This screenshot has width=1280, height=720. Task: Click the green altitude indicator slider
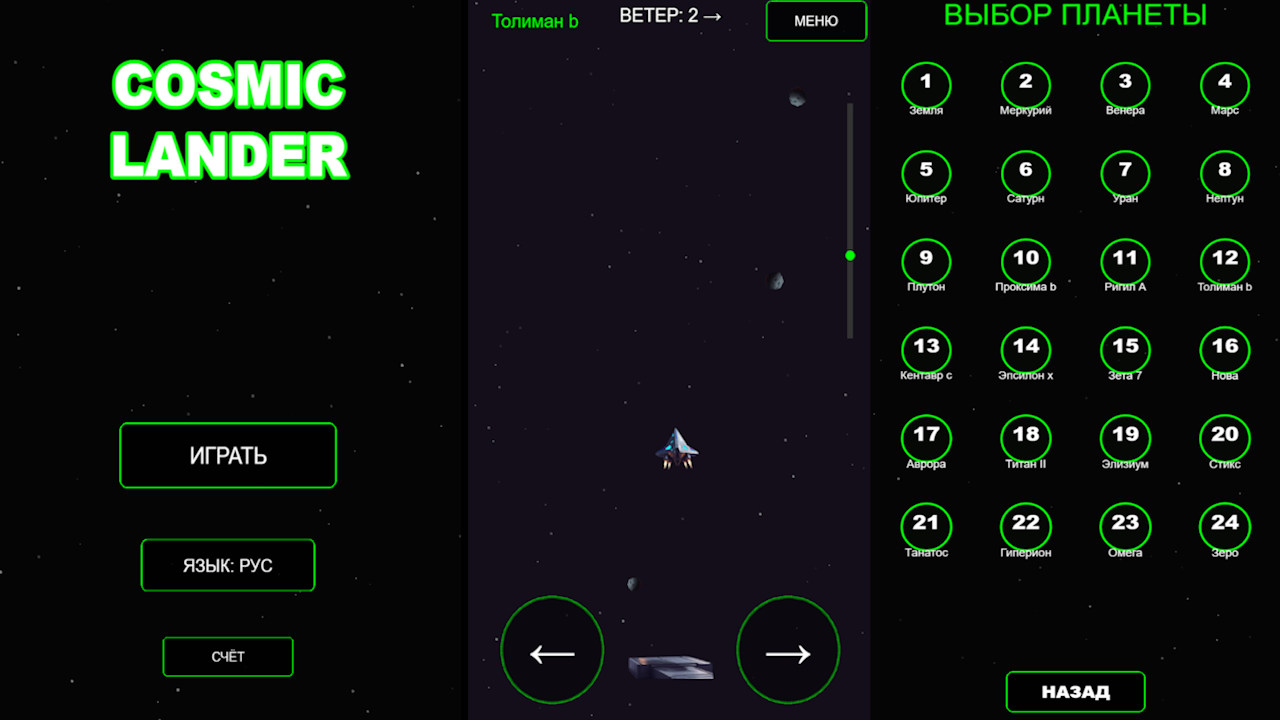[x=849, y=256]
